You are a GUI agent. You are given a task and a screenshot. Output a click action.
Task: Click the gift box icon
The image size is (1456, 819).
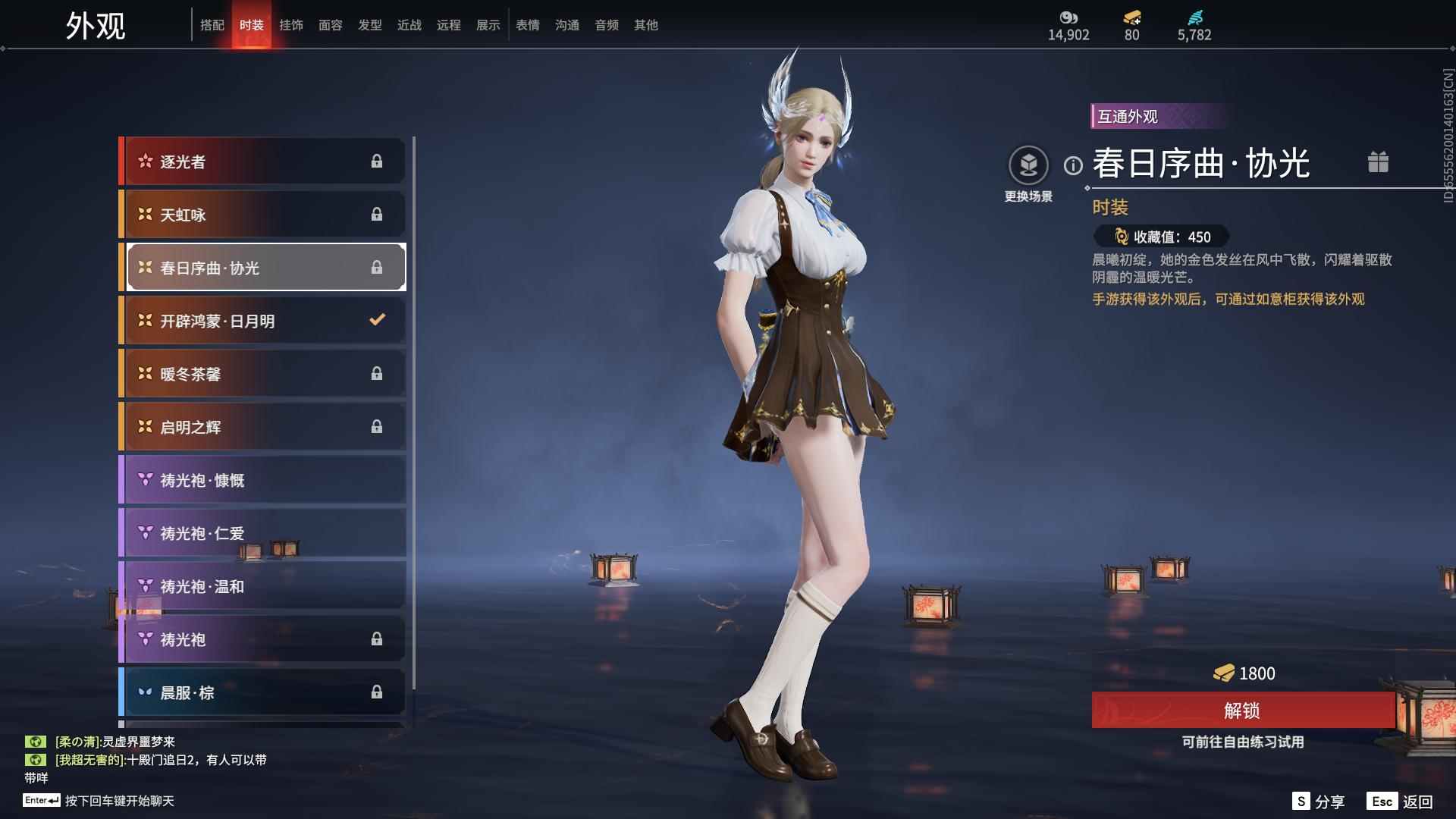(x=1378, y=162)
